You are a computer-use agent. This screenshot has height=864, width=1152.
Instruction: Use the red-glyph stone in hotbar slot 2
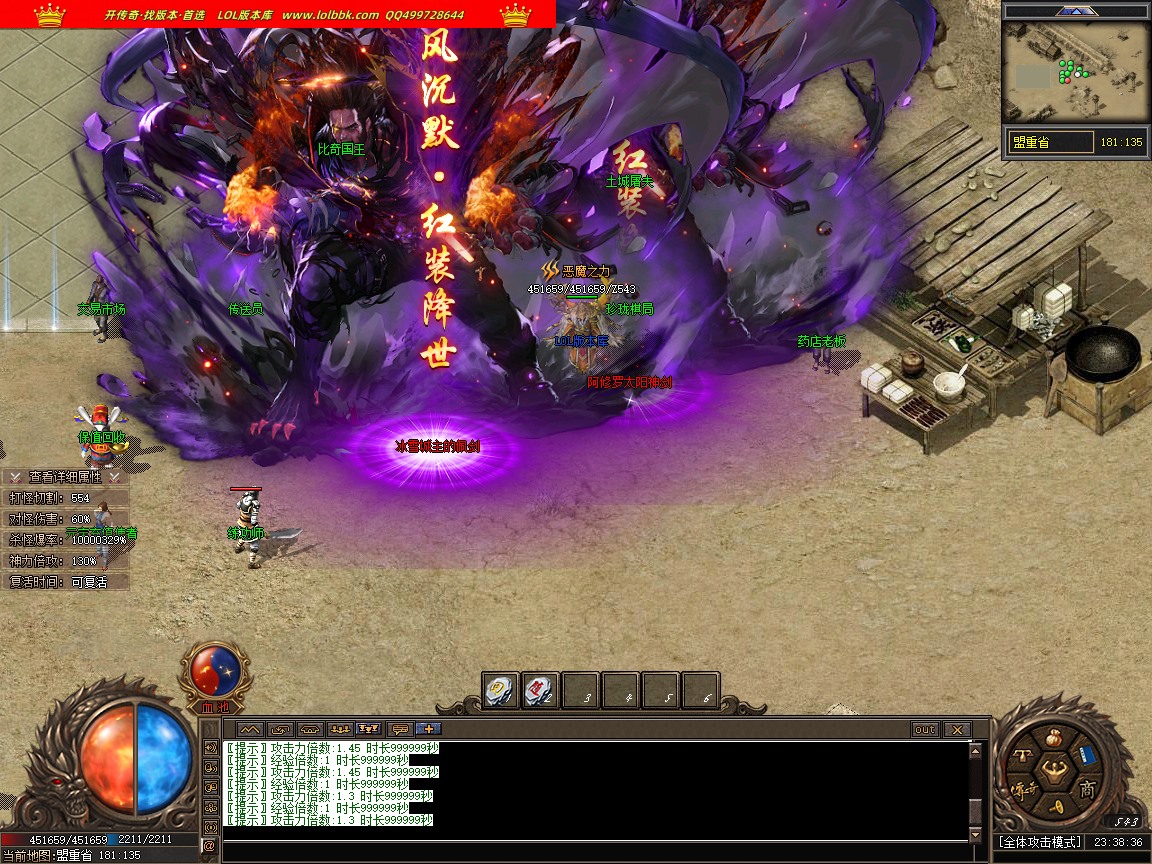(540, 690)
